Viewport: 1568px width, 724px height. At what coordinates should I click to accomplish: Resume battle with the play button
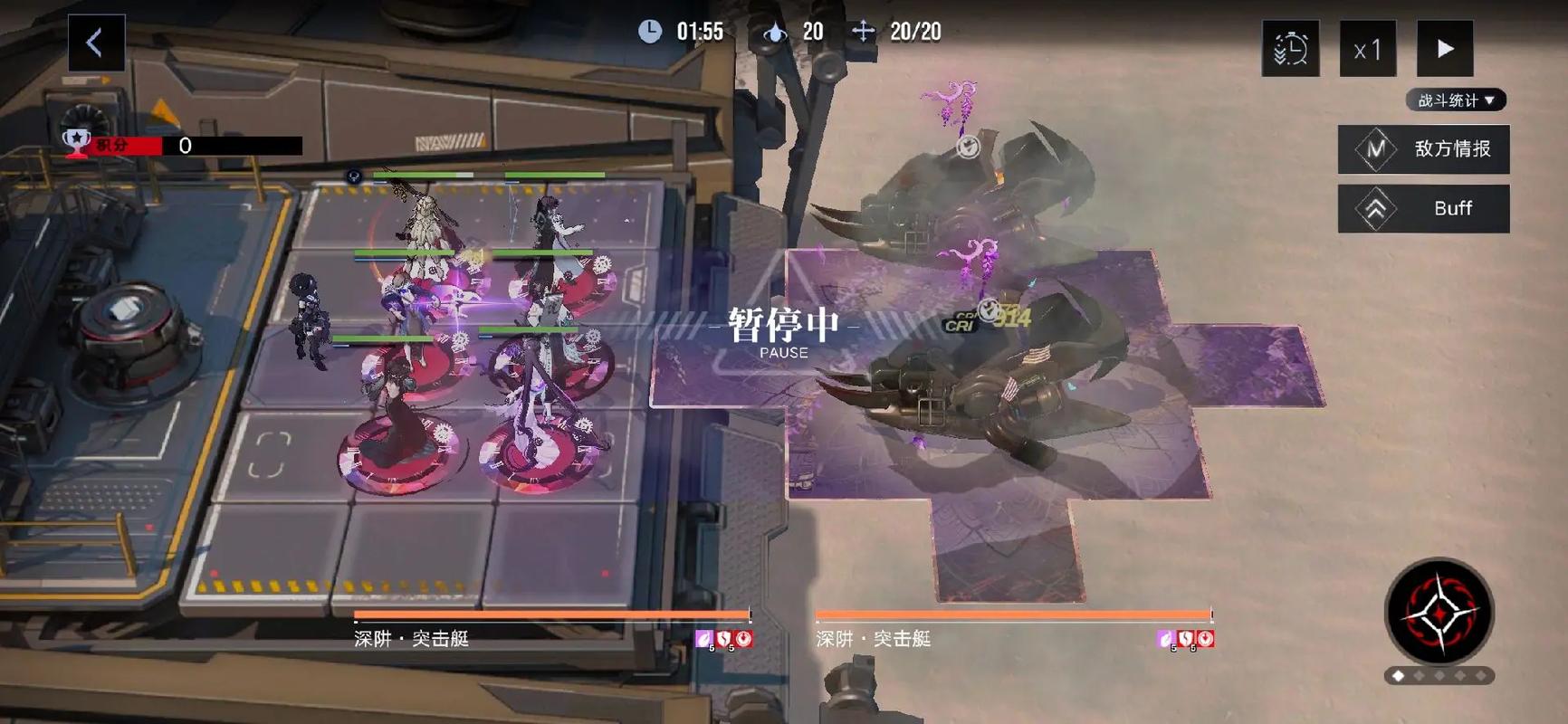[x=1445, y=49]
